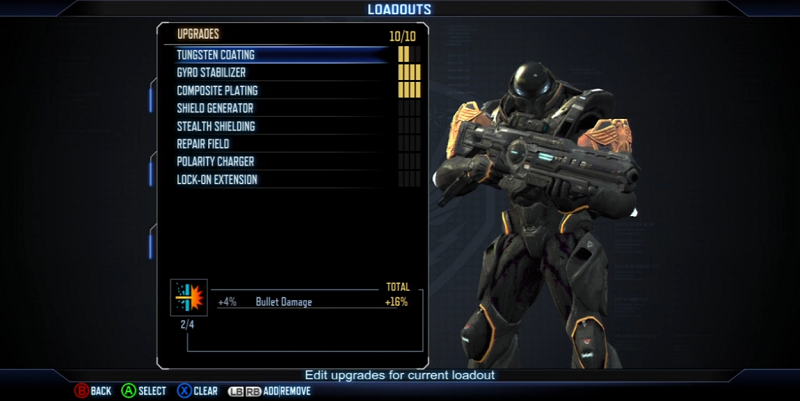
Task: Select the Polarity Charger upgrade
Action: click(215, 162)
